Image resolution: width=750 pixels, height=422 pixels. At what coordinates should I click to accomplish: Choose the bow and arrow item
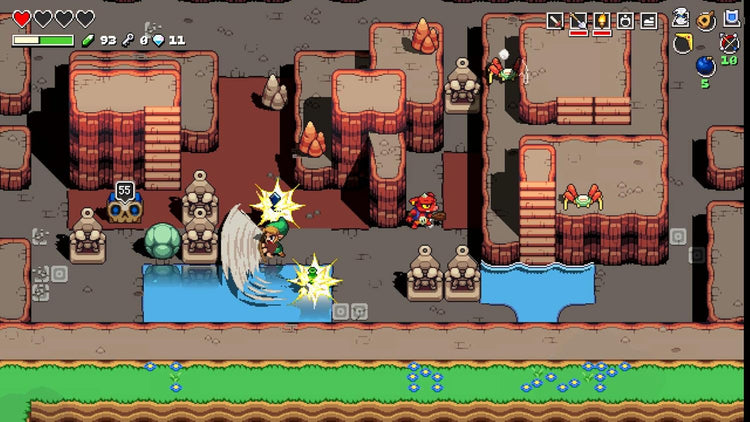pyautogui.click(x=729, y=43)
